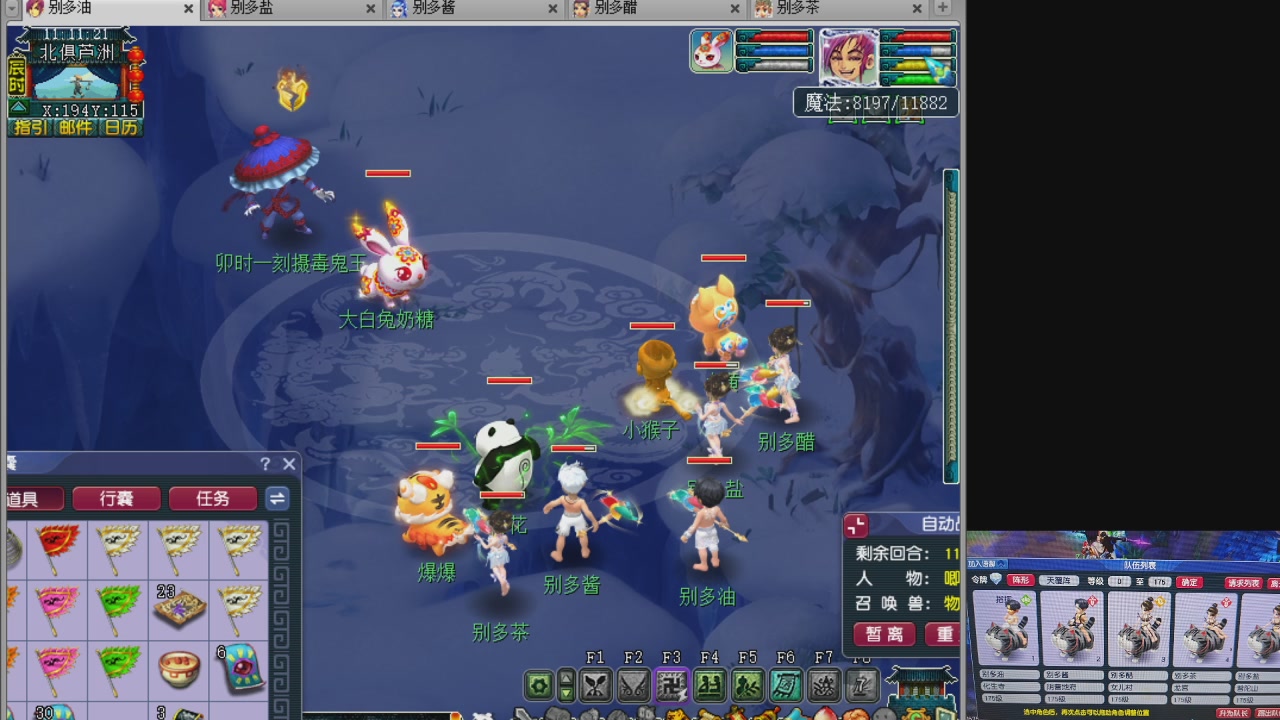Viewport: 1280px width, 720px height.
Task: Select the sprout-shaped F1 skill icon
Action: (x=594, y=686)
